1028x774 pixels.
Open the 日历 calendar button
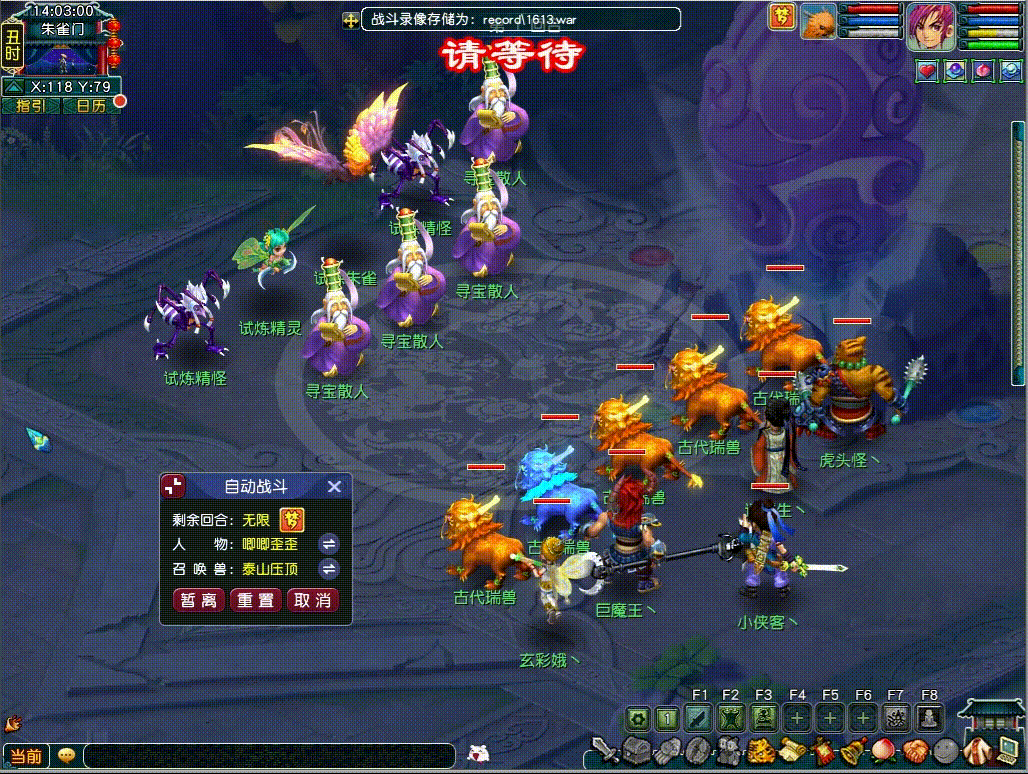point(90,106)
